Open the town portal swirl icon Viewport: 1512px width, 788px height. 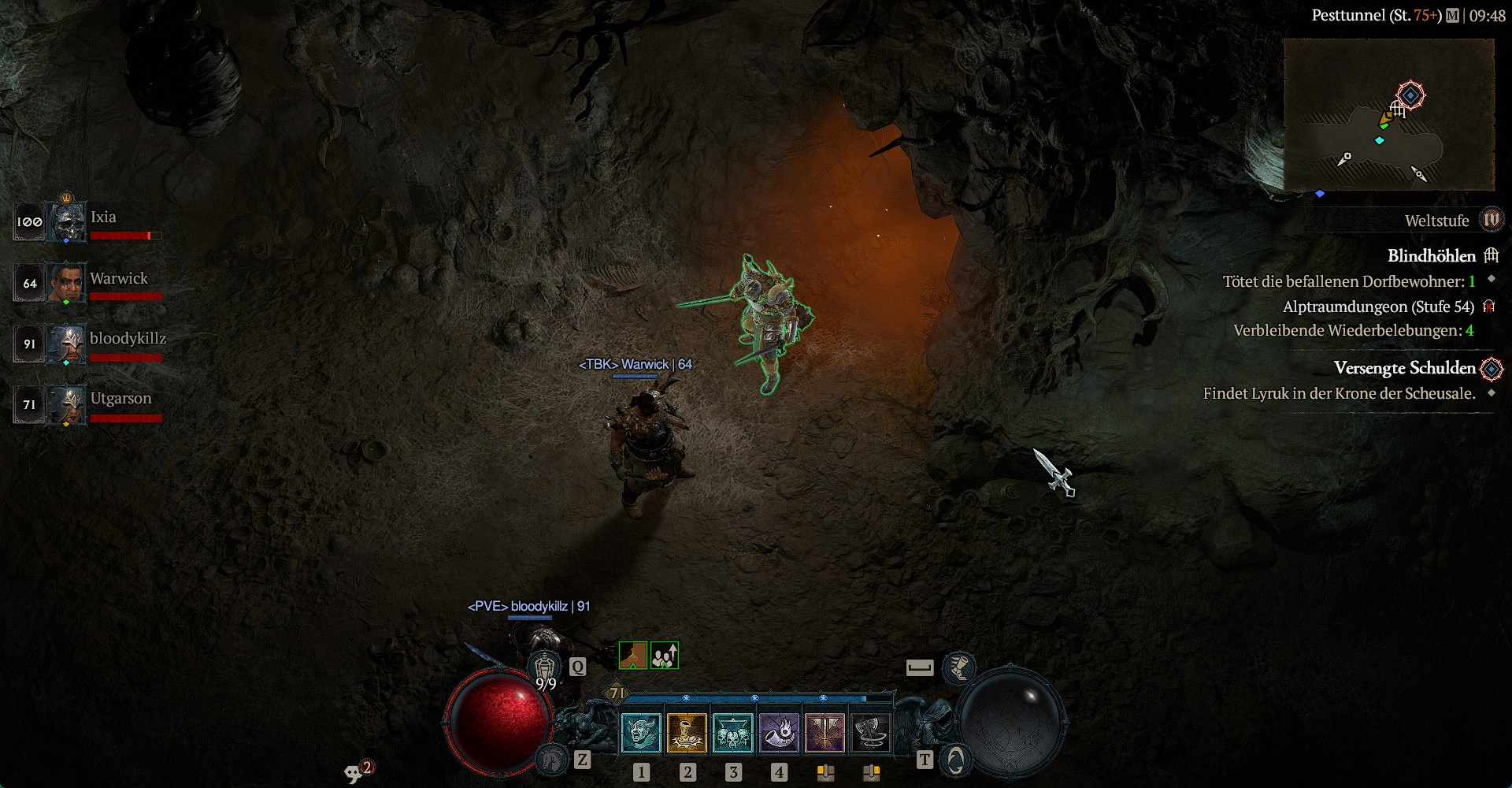[x=954, y=760]
